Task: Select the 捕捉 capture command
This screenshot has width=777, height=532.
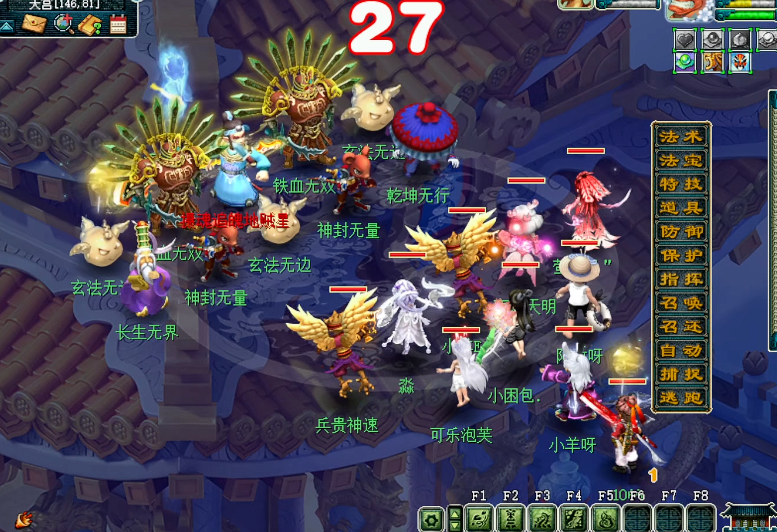Action: [x=681, y=374]
